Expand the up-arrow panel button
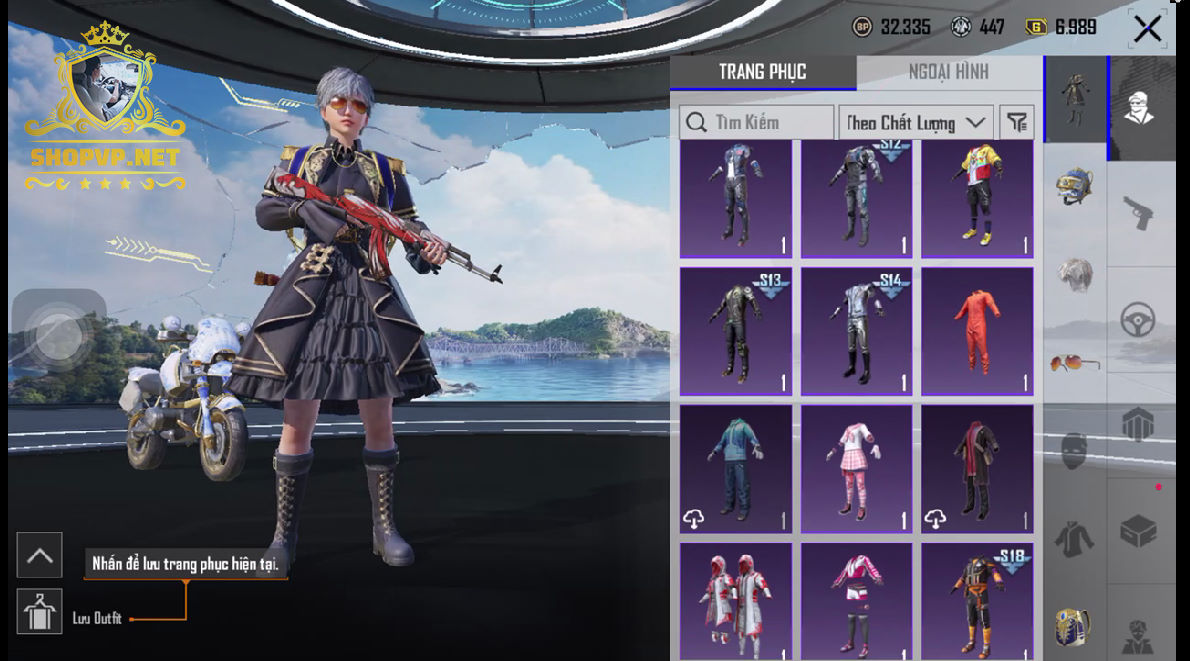 [40, 556]
